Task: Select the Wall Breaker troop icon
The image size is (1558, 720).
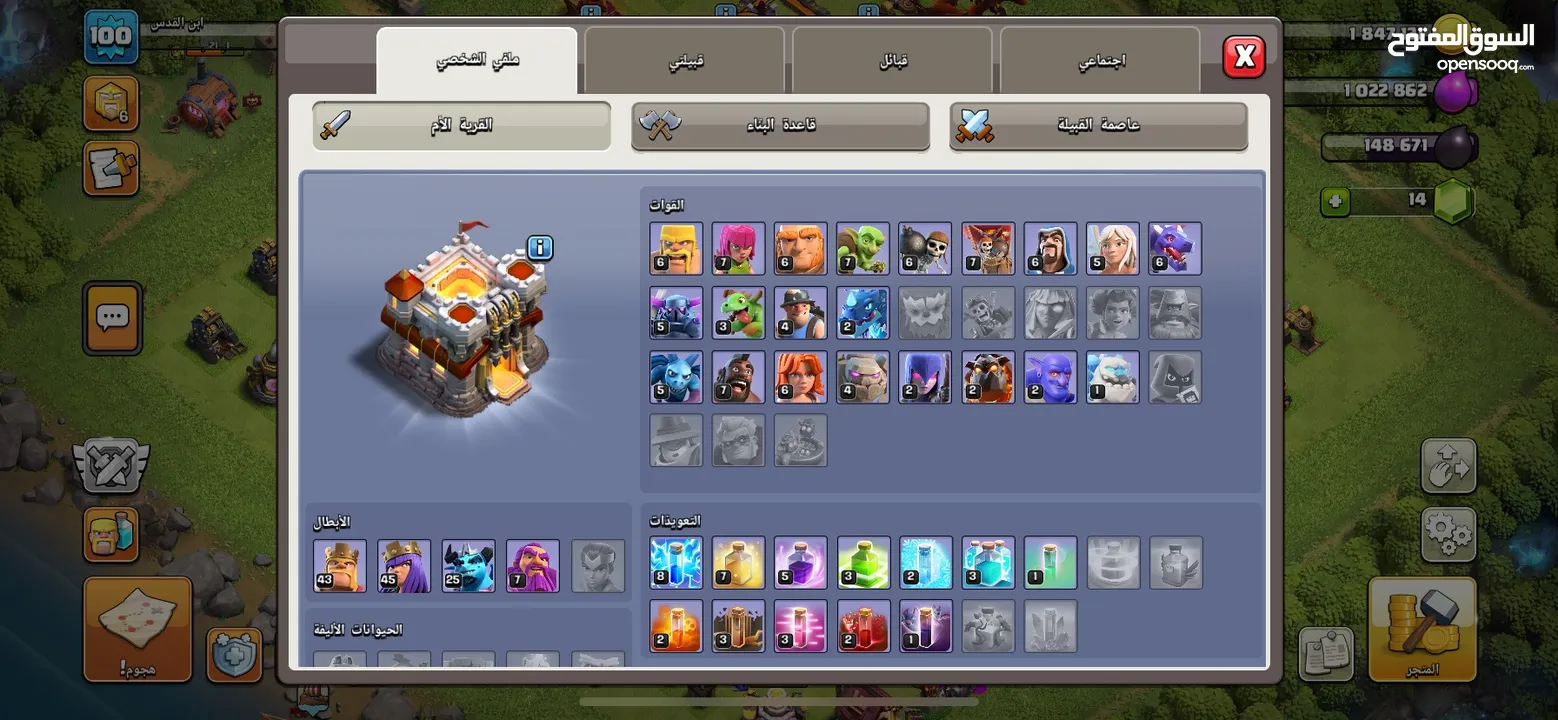Action: [925, 248]
